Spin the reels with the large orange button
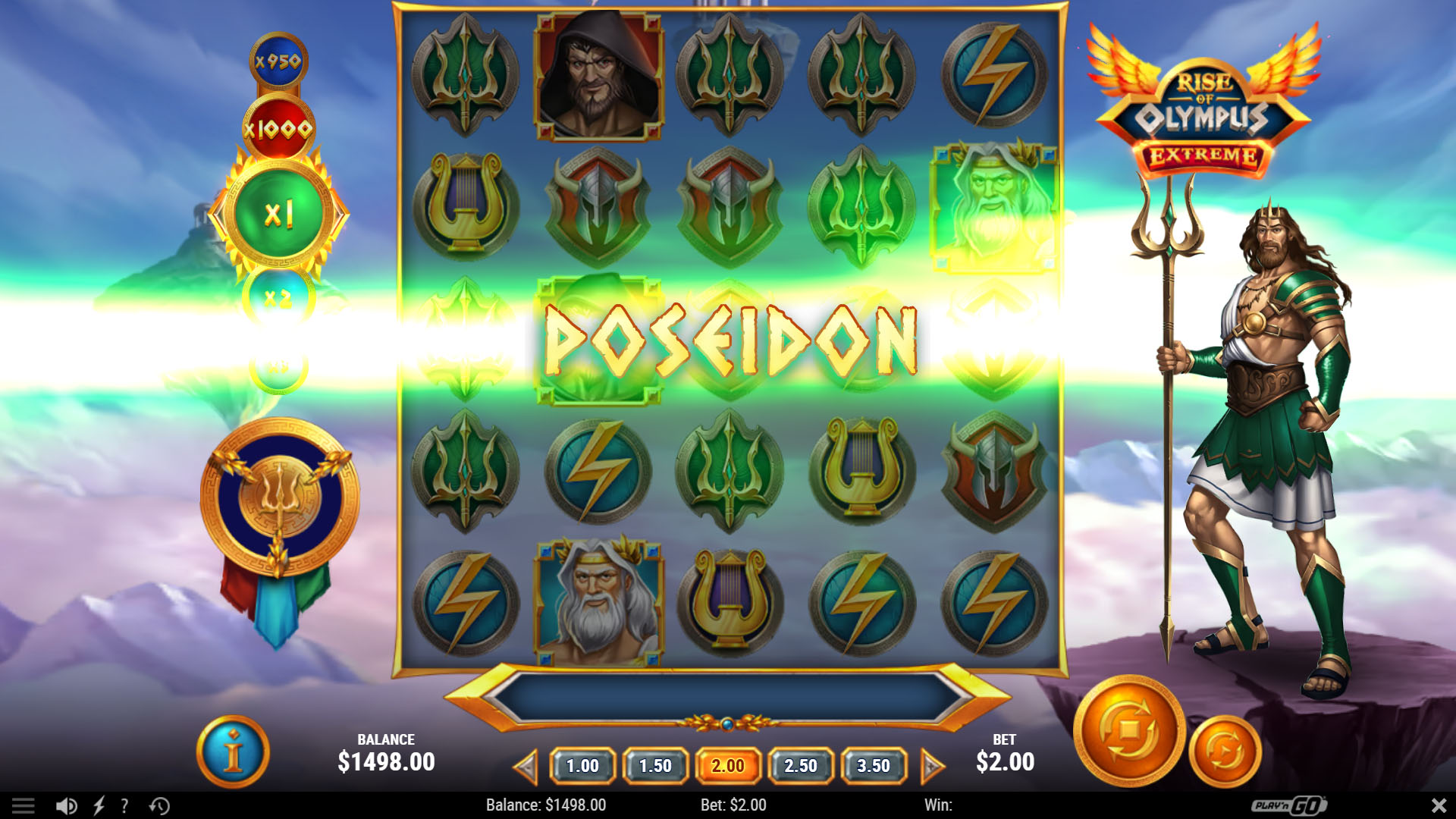 coord(1129,731)
